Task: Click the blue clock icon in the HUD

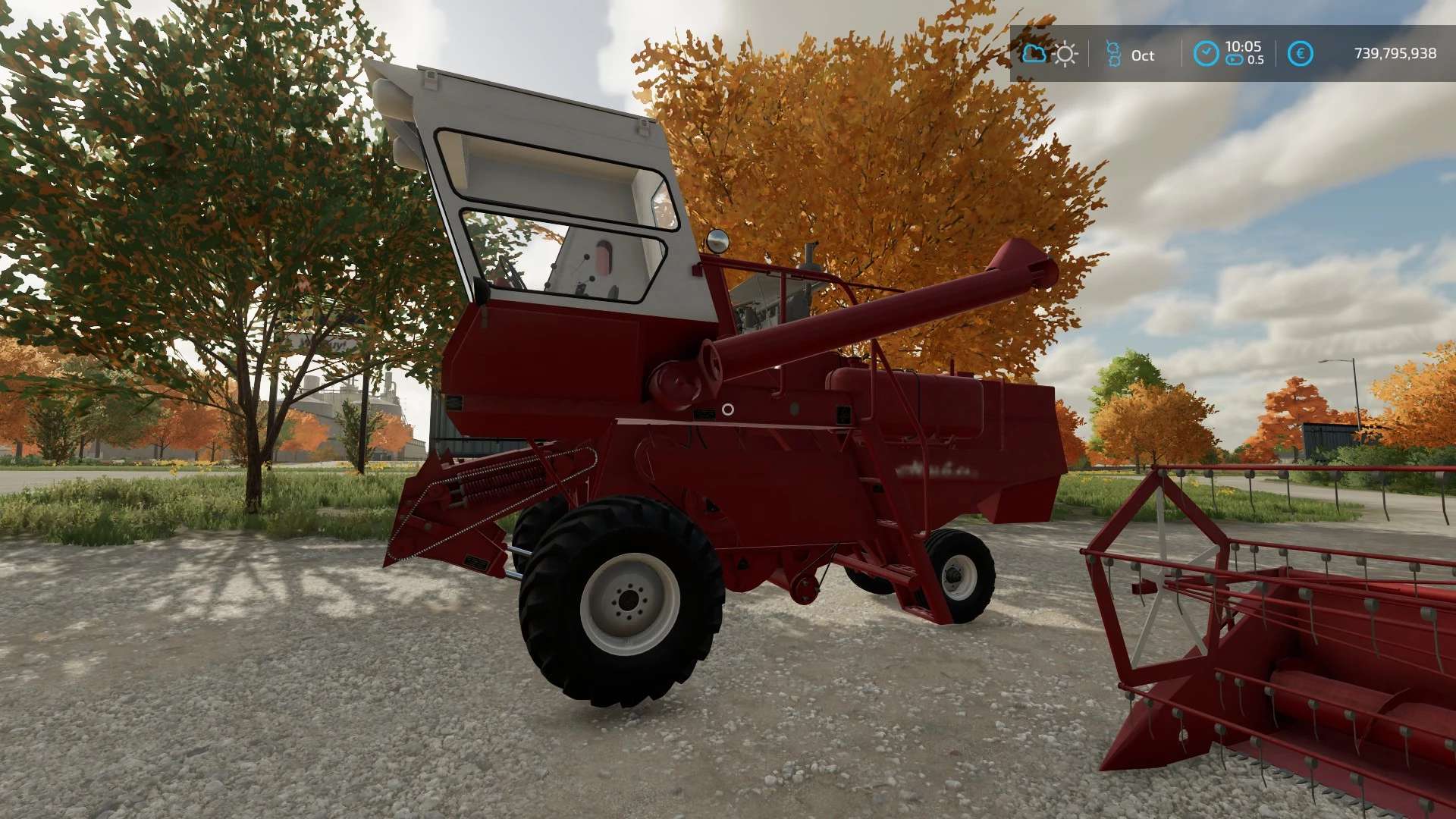Action: (1207, 52)
